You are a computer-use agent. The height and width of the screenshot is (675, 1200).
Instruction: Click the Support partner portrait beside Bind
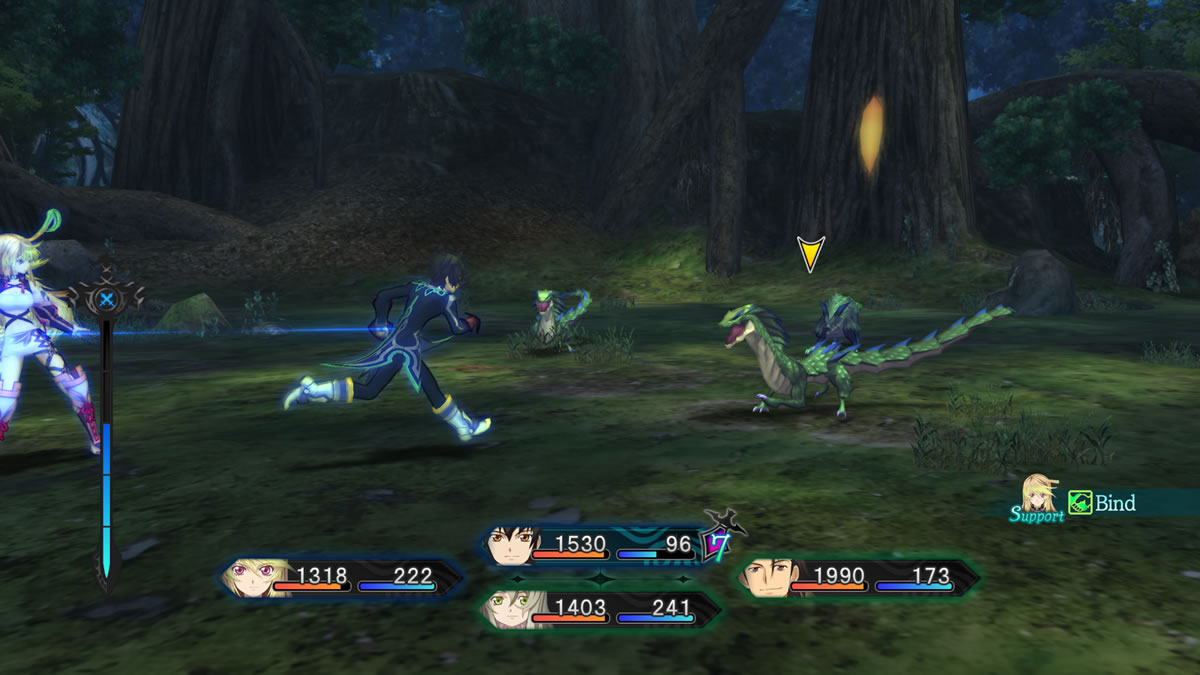1040,493
